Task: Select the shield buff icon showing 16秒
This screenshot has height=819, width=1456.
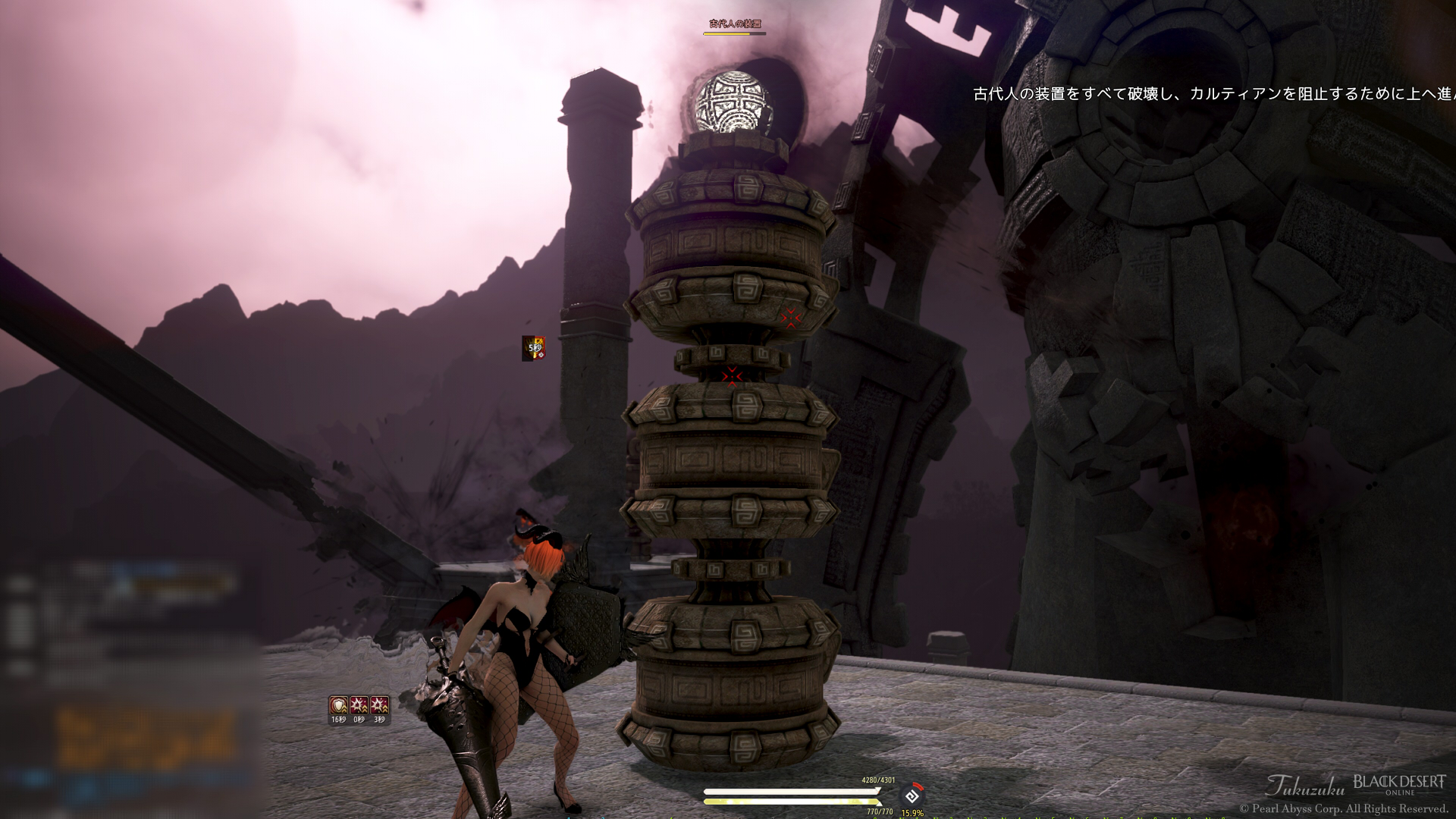Action: coord(338,706)
